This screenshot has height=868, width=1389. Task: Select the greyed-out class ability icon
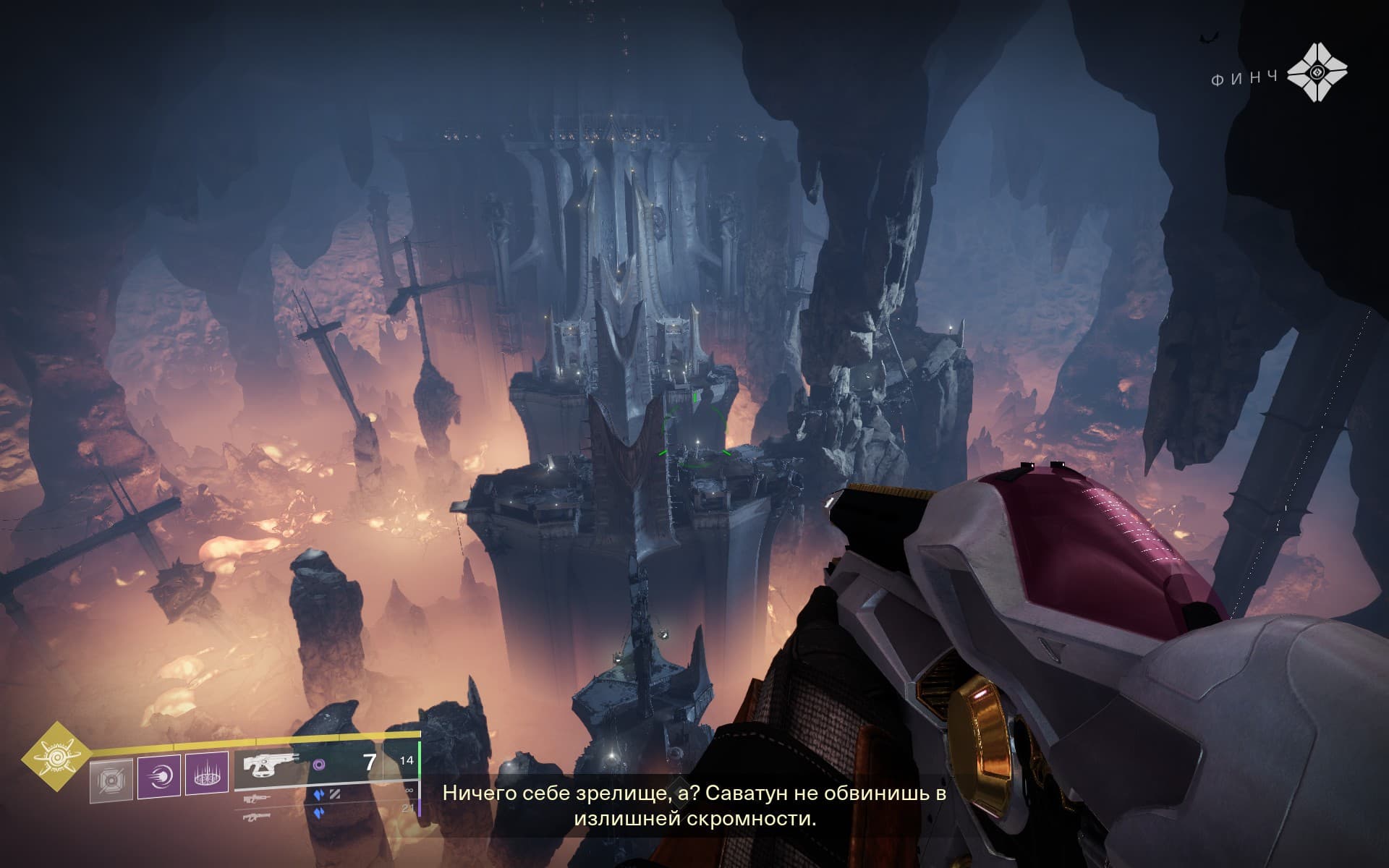111,780
